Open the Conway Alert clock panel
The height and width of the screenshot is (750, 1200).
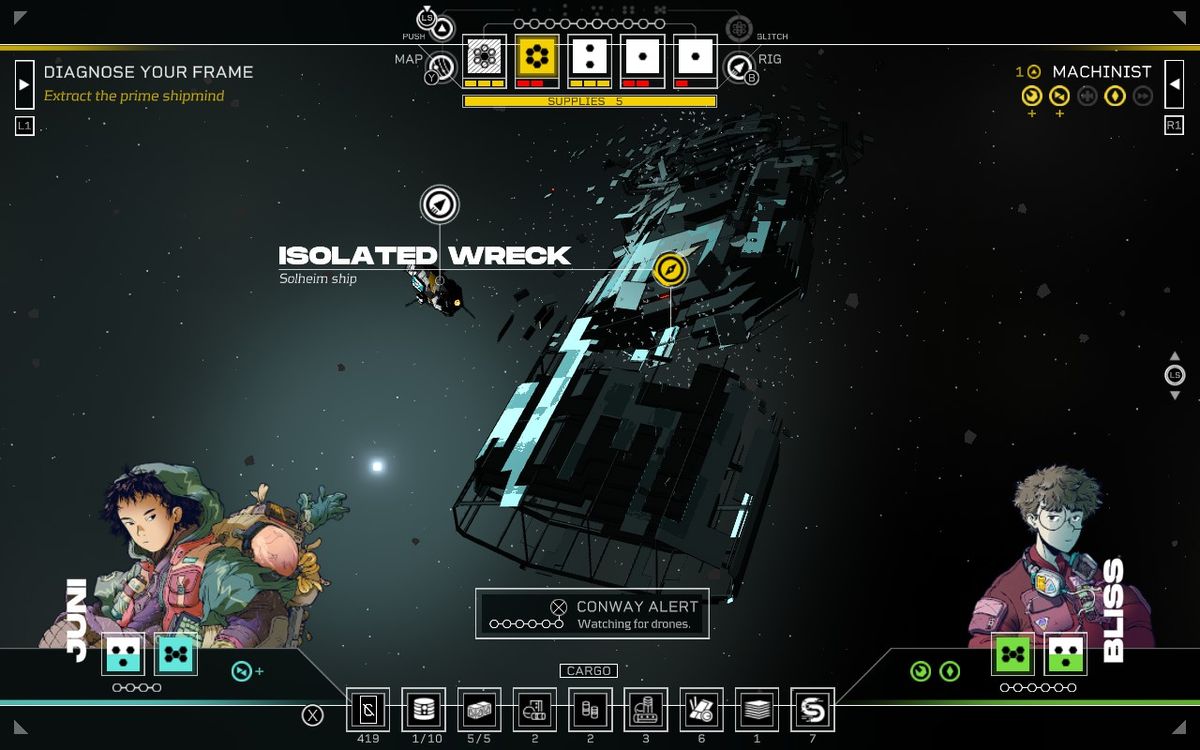pyautogui.click(x=592, y=614)
